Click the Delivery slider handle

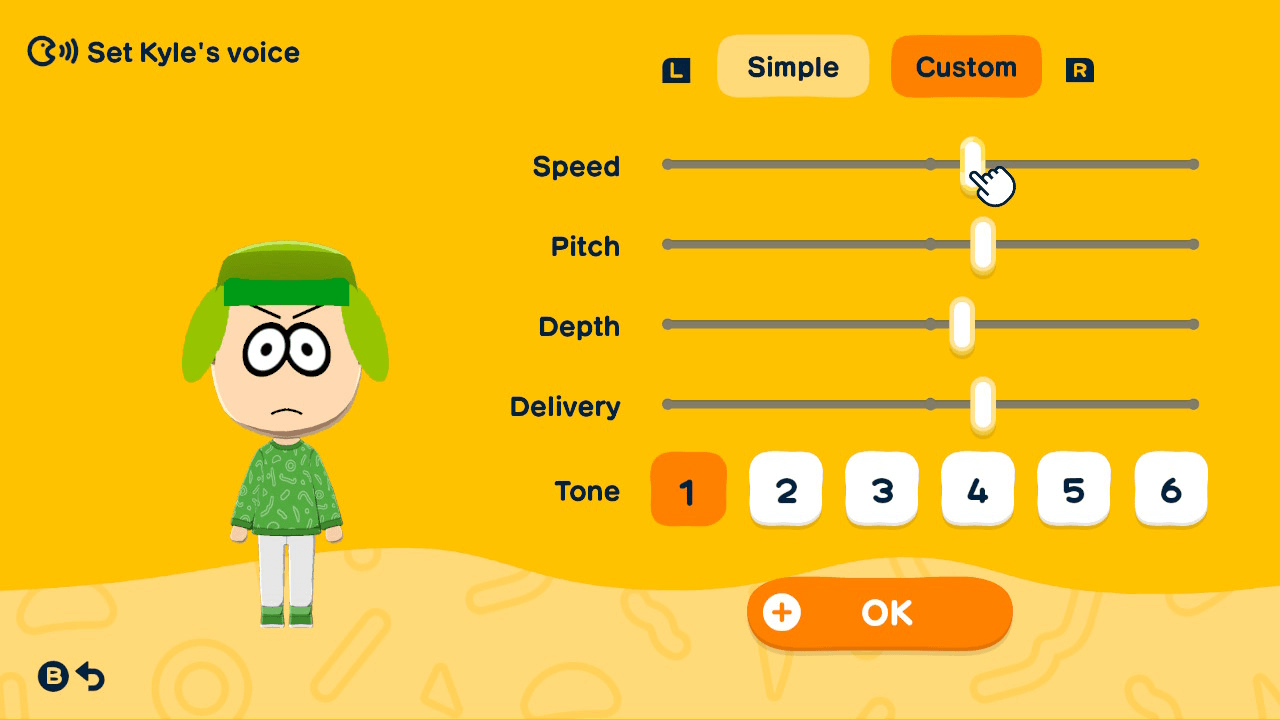(983, 404)
